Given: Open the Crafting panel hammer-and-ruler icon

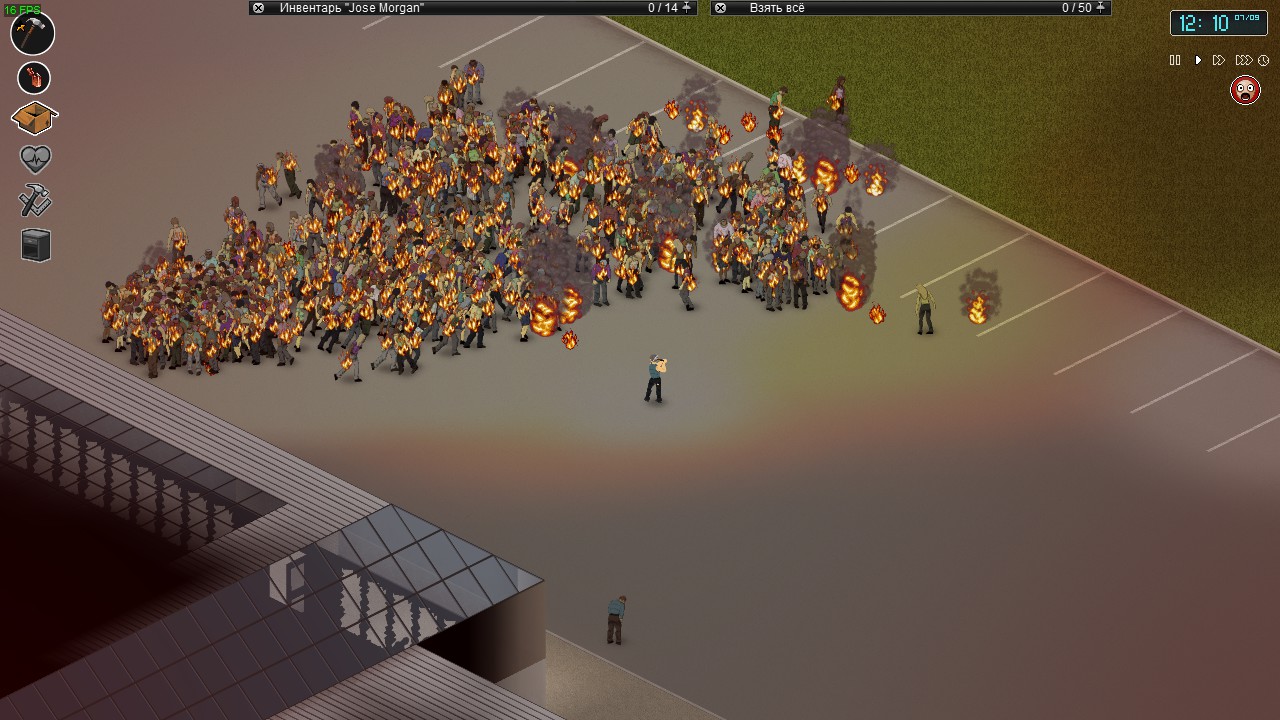Looking at the screenshot, I should pyautogui.click(x=33, y=201).
